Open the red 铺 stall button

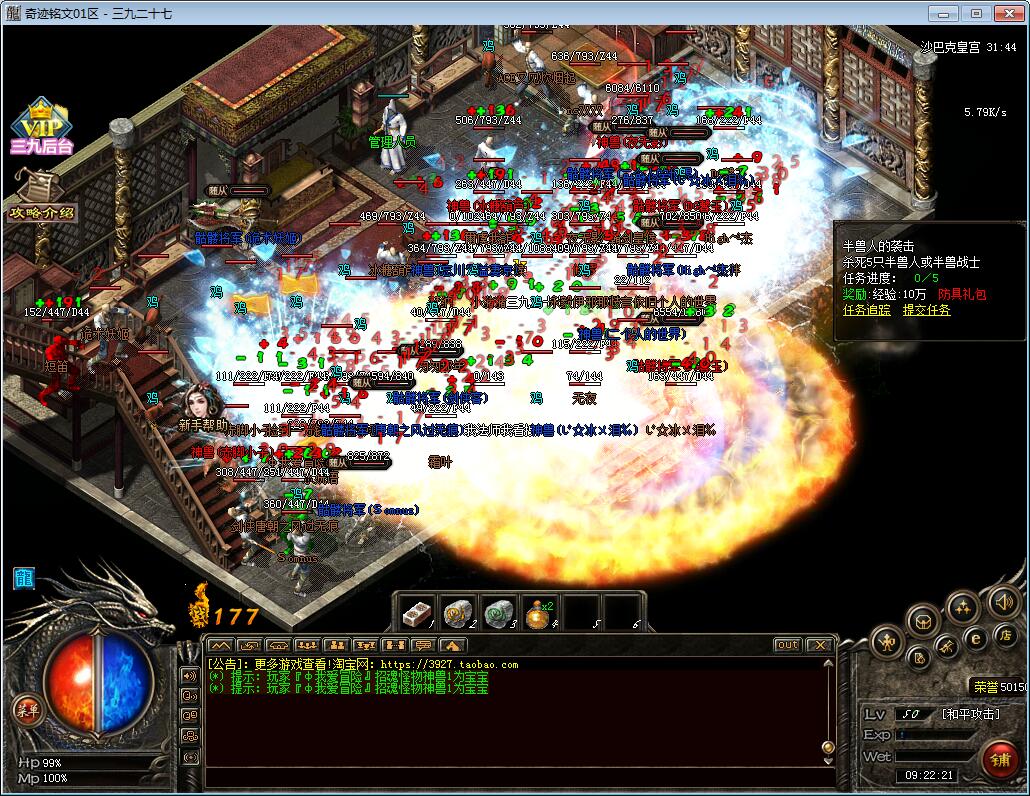pyautogui.click(x=998, y=757)
